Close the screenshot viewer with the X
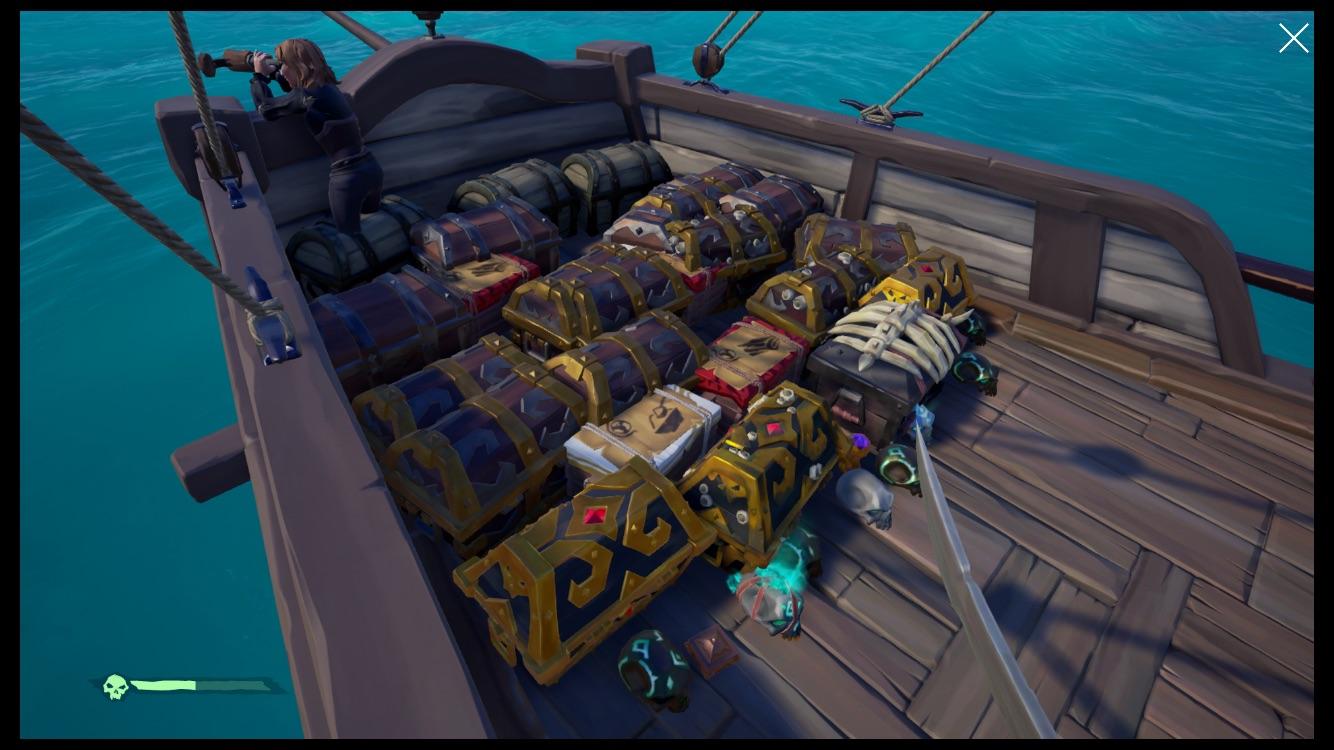This screenshot has width=1334, height=750. [1293, 38]
